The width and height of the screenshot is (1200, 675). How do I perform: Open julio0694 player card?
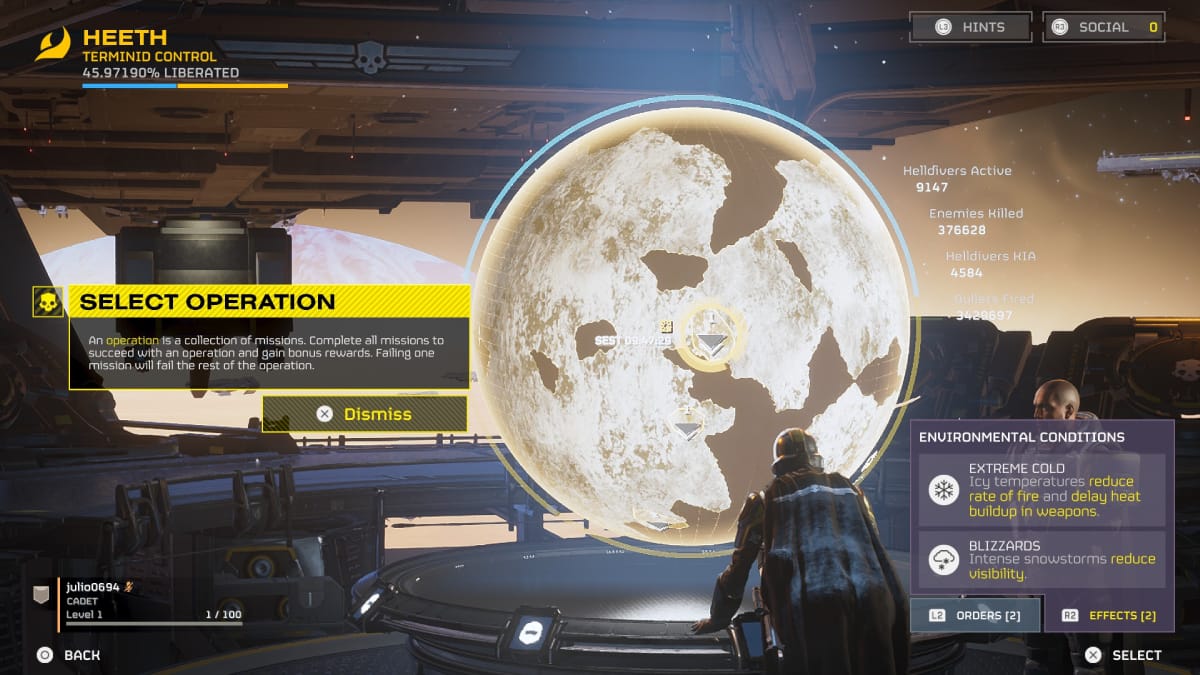[140, 601]
